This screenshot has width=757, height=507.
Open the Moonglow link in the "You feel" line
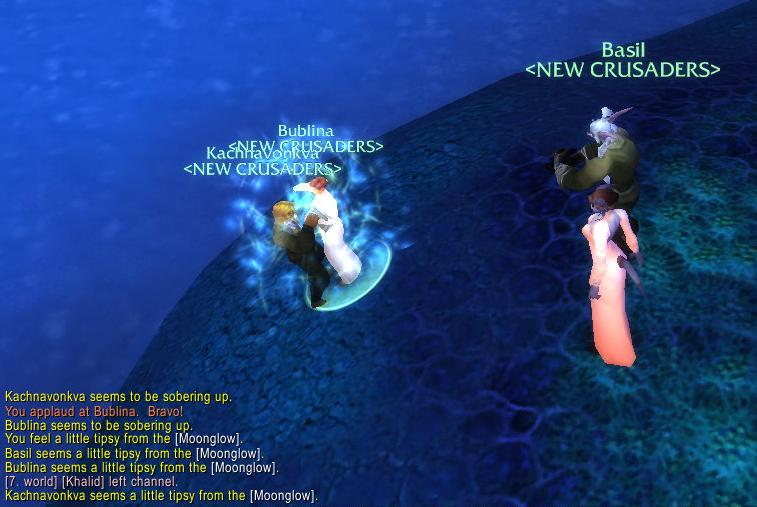click(208, 439)
